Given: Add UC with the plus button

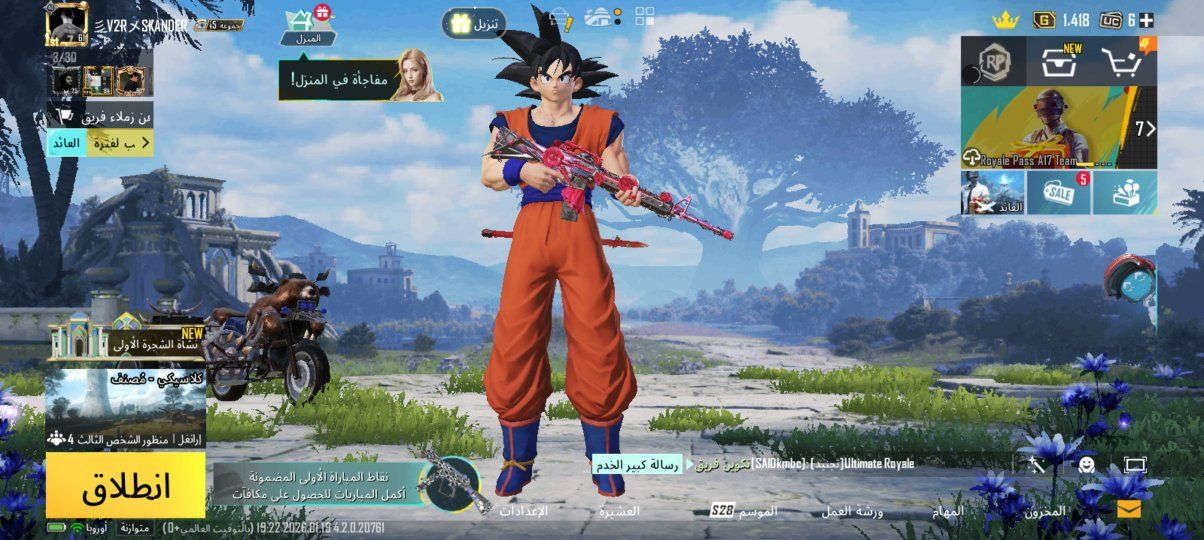Looking at the screenshot, I should pos(1146,20).
